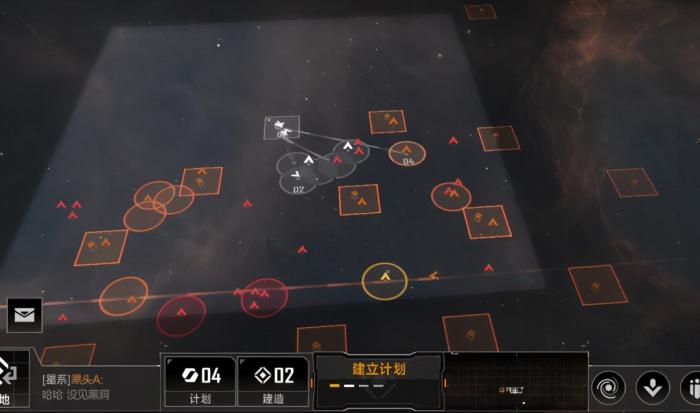Image resolution: width=700 pixels, height=413 pixels.
Task: Select the fleet marker labeled 02
Action: 296,180
